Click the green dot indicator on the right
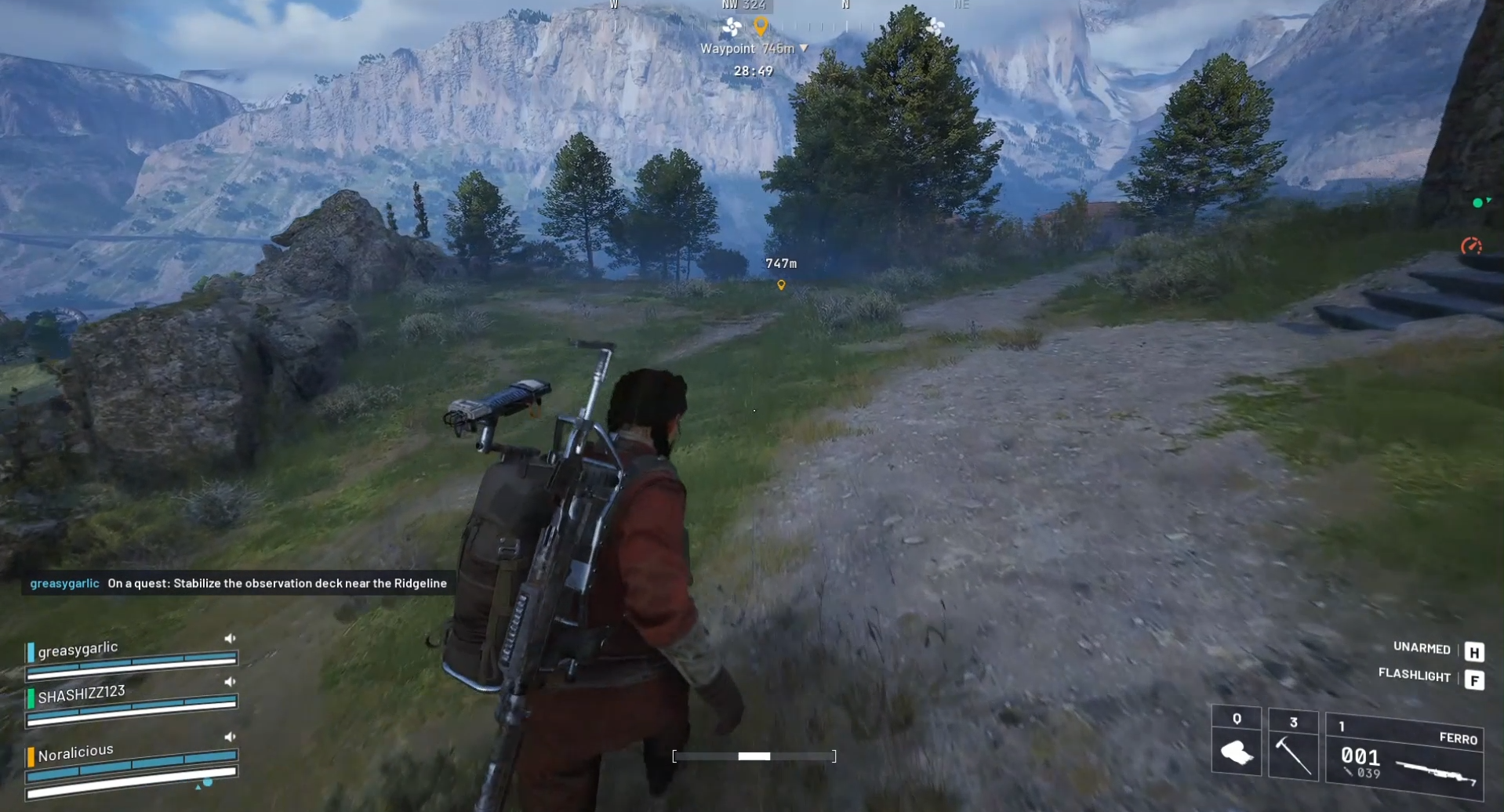The height and width of the screenshot is (812, 1504). point(1477,202)
